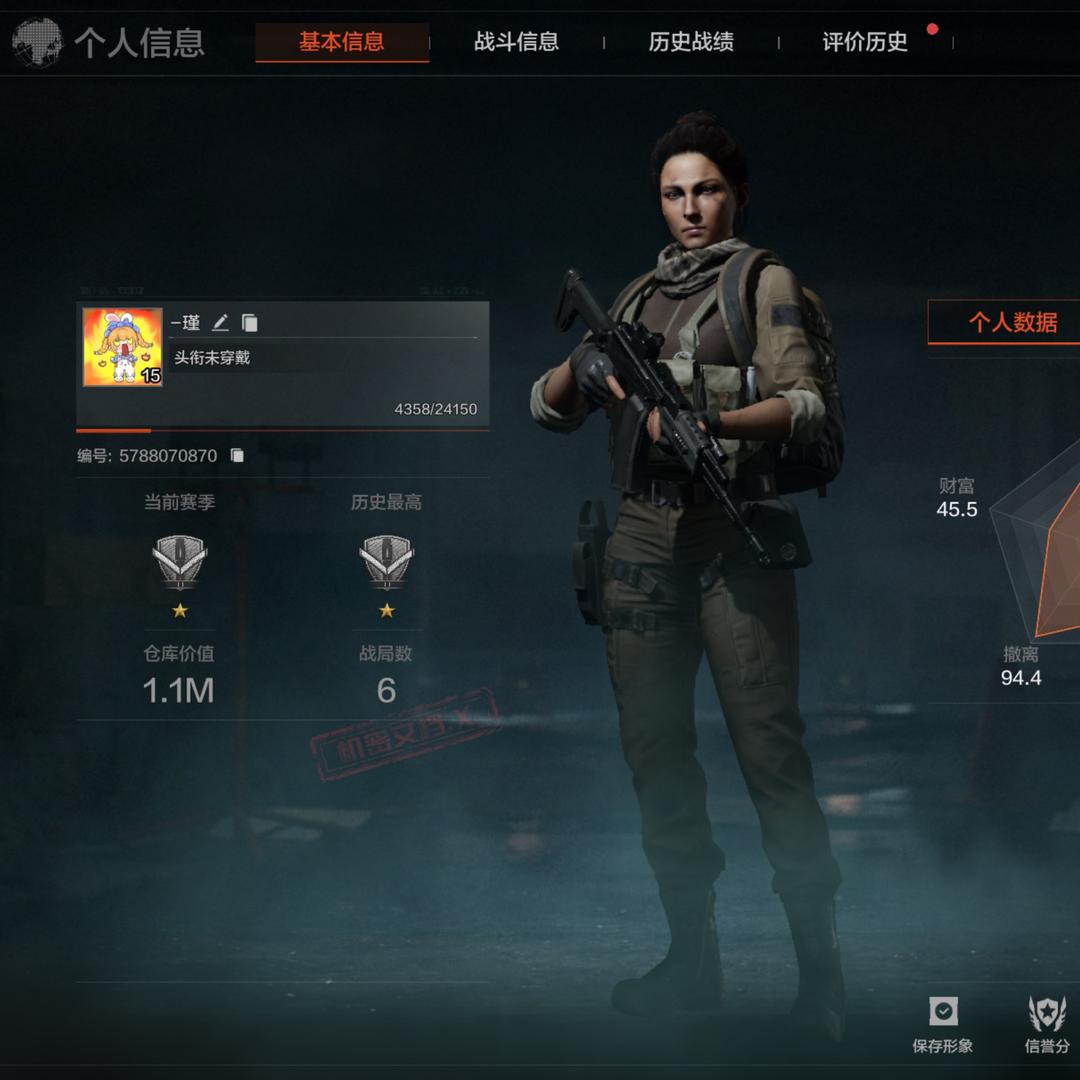Select the 历史最高 rank badge
This screenshot has width=1080, height=1080.
point(386,562)
